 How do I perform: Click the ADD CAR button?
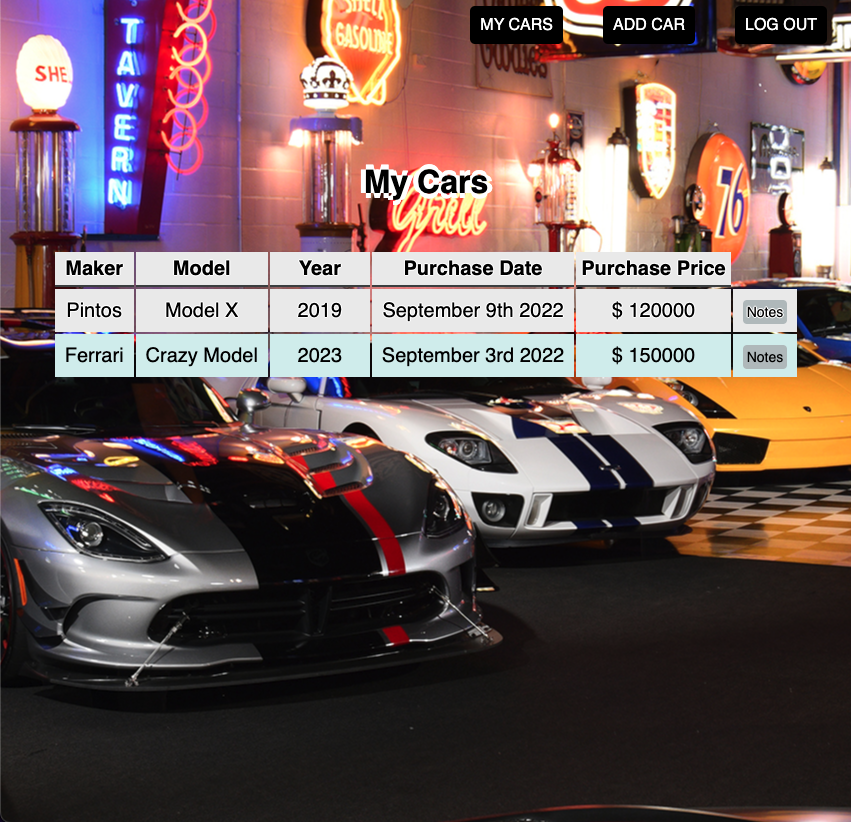coord(649,25)
